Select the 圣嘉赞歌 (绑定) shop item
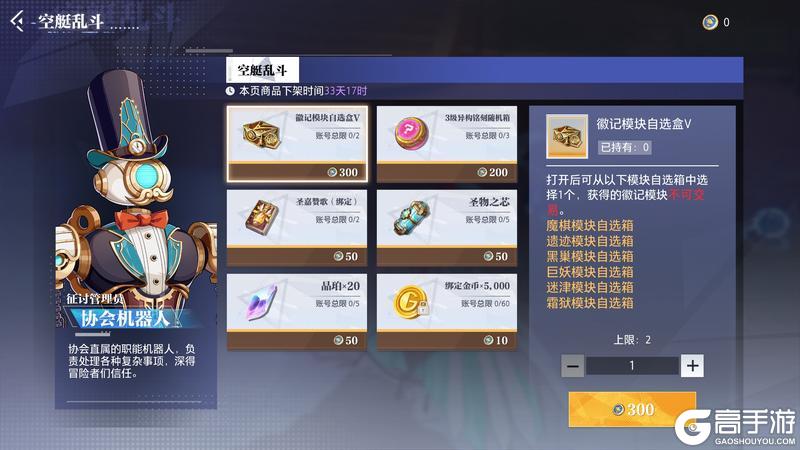Viewport: 800px width, 450px height. [297, 227]
